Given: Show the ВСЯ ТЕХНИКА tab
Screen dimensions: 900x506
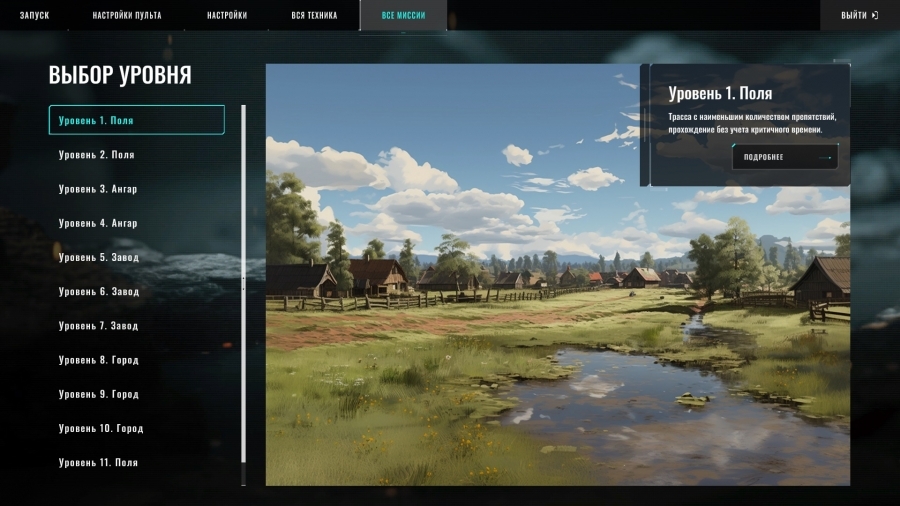Looking at the screenshot, I should pos(314,16).
